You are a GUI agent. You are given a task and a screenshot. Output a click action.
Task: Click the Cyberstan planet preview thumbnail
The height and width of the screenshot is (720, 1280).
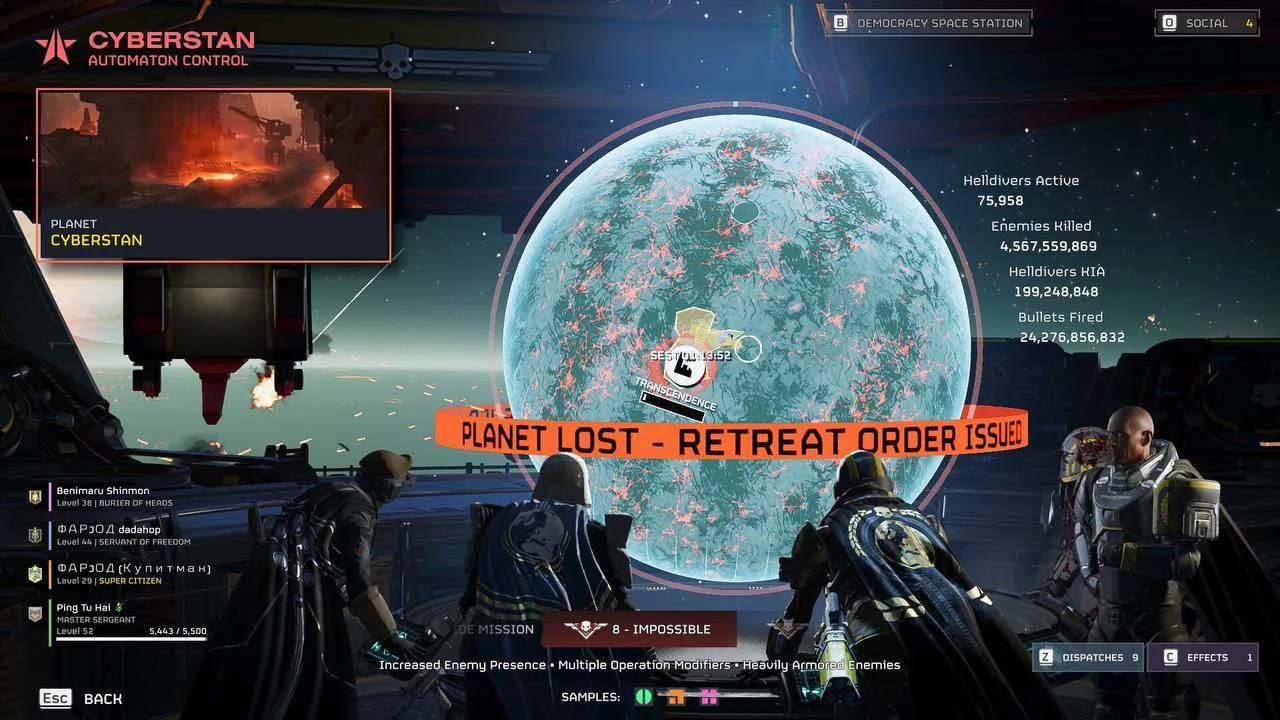tap(214, 150)
